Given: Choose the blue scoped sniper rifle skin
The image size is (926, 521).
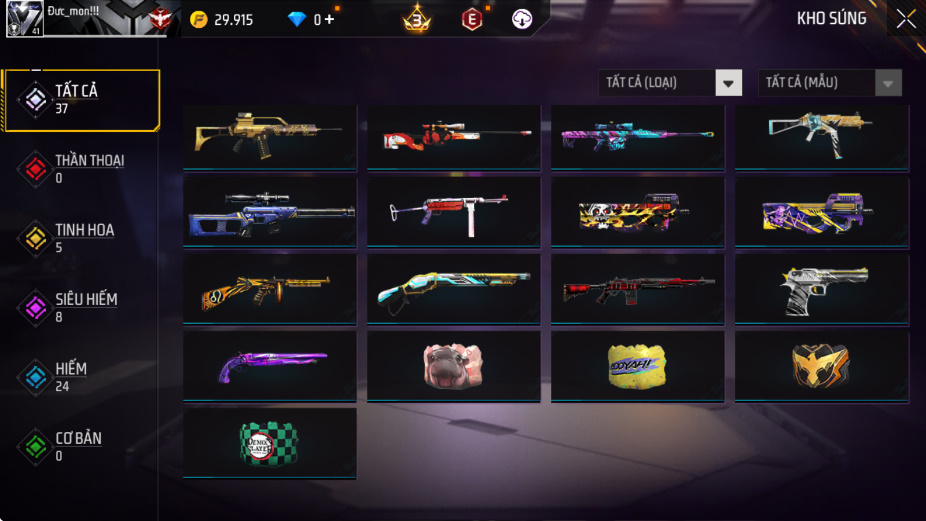Looking at the screenshot, I should pos(269,211).
